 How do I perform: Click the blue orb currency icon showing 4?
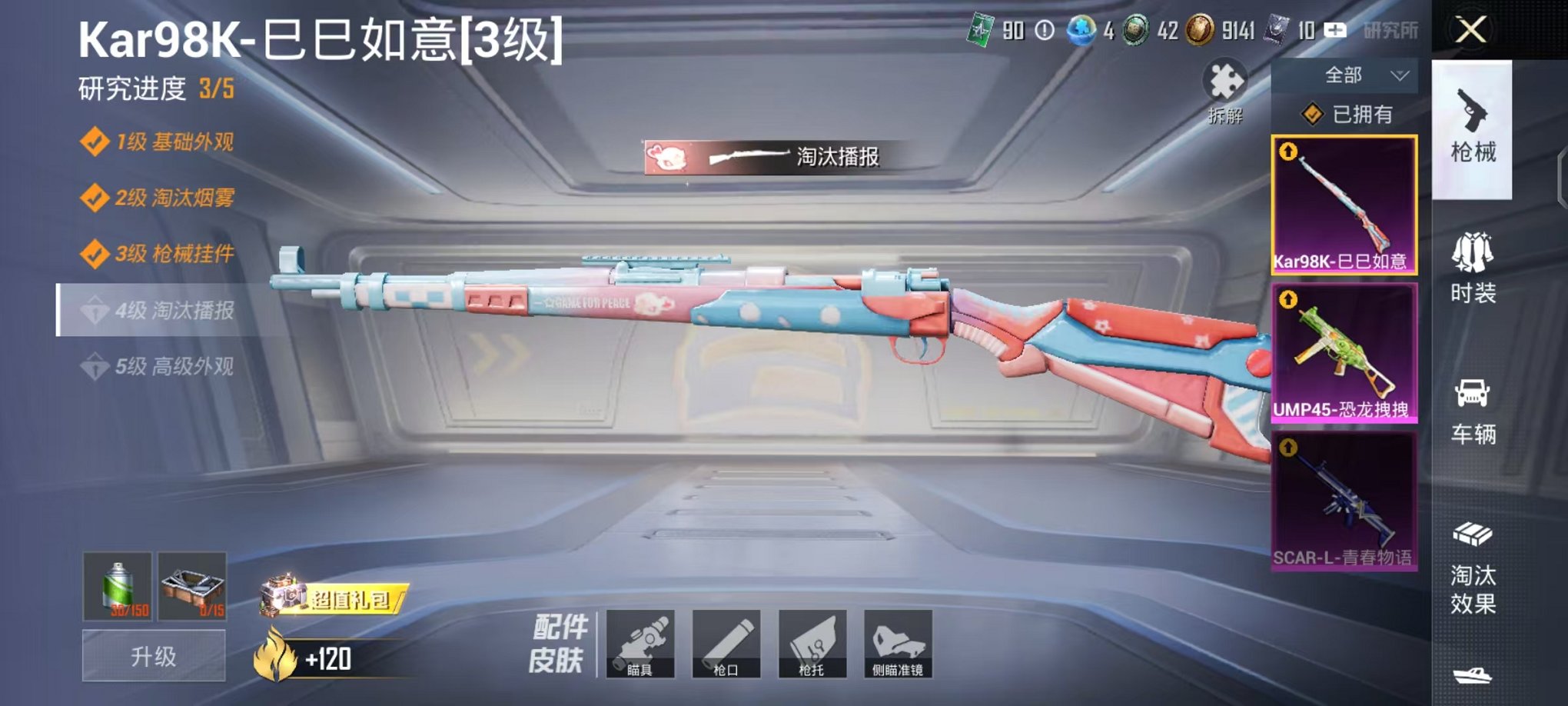tap(1080, 28)
